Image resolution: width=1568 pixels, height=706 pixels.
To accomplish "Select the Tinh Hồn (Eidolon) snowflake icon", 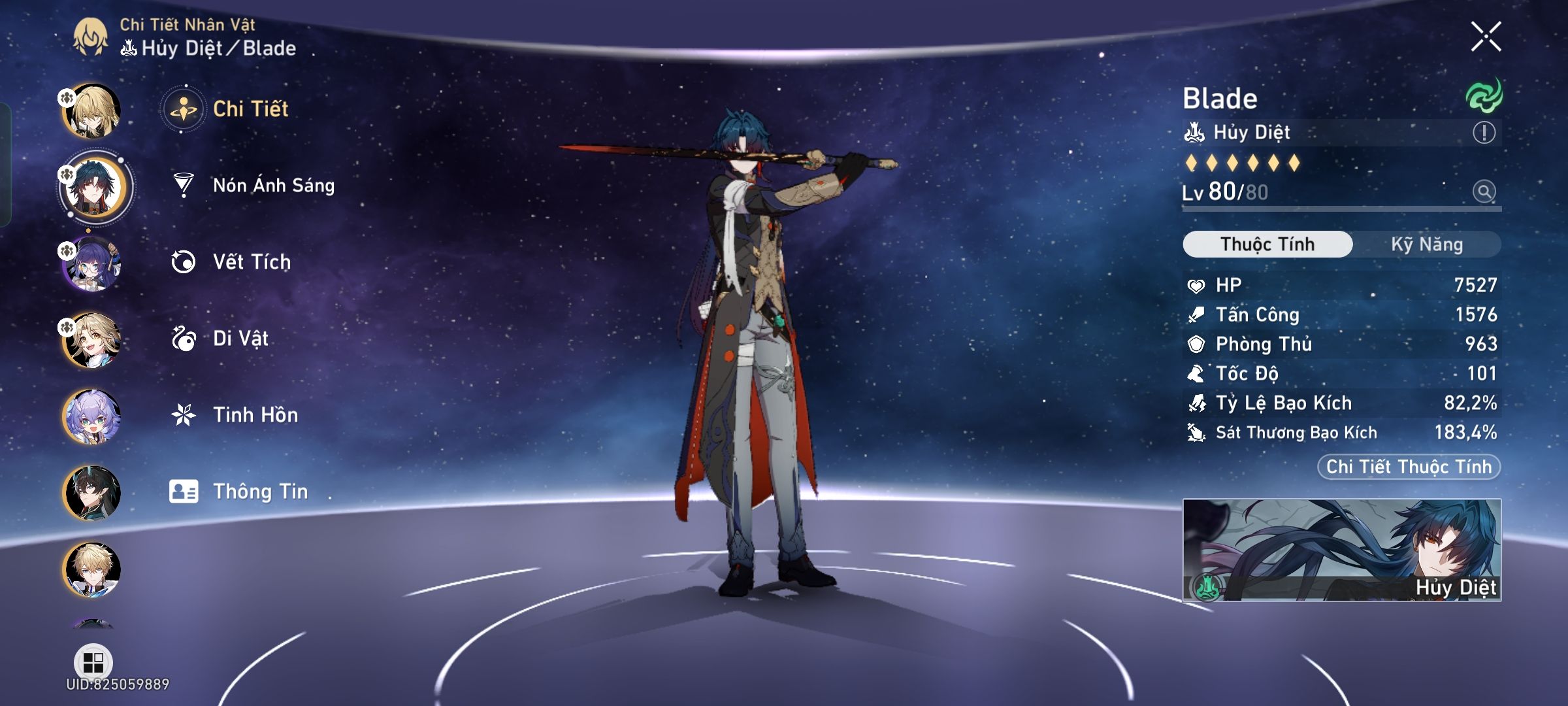I will [185, 413].
